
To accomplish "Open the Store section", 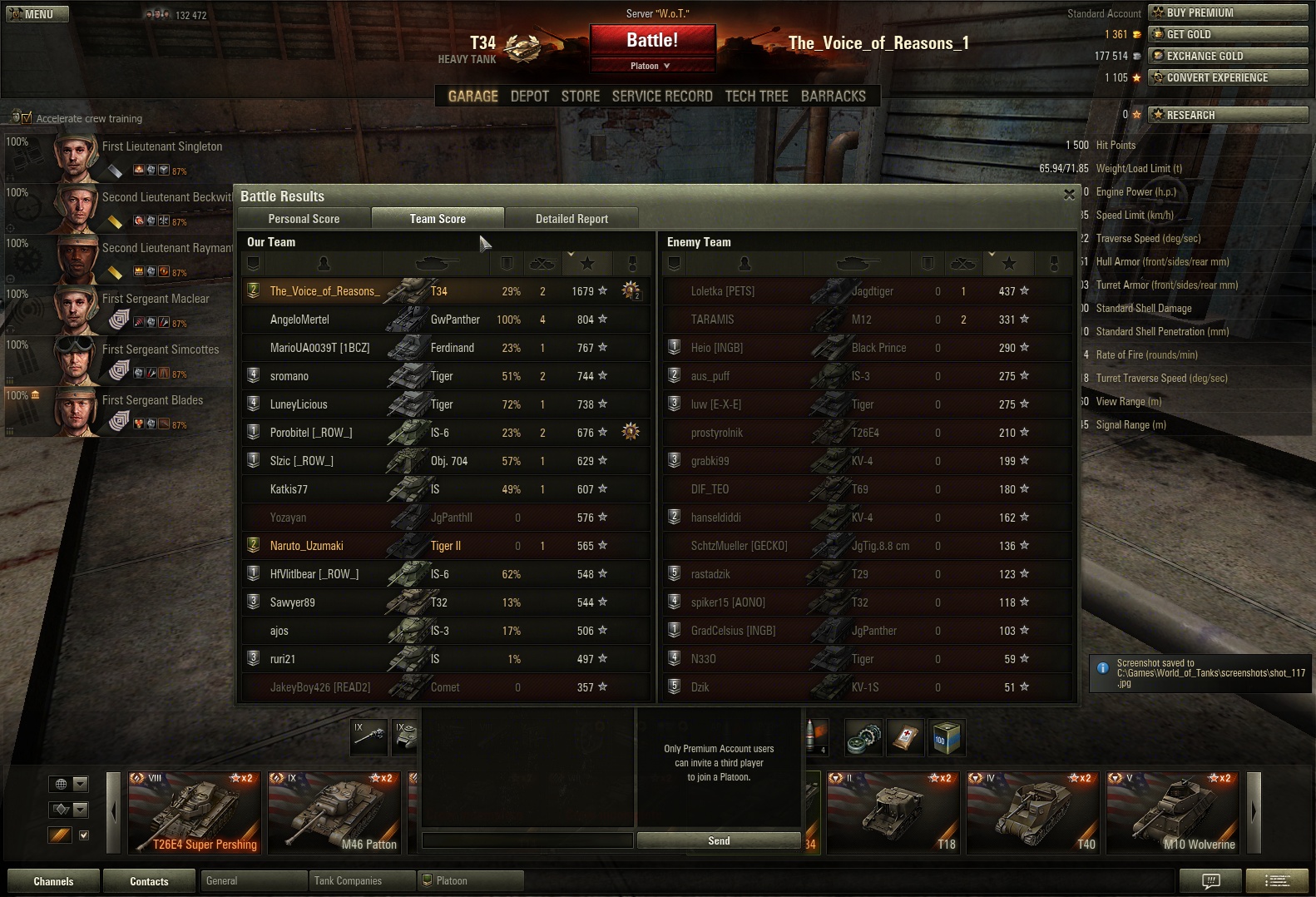I will pos(580,97).
